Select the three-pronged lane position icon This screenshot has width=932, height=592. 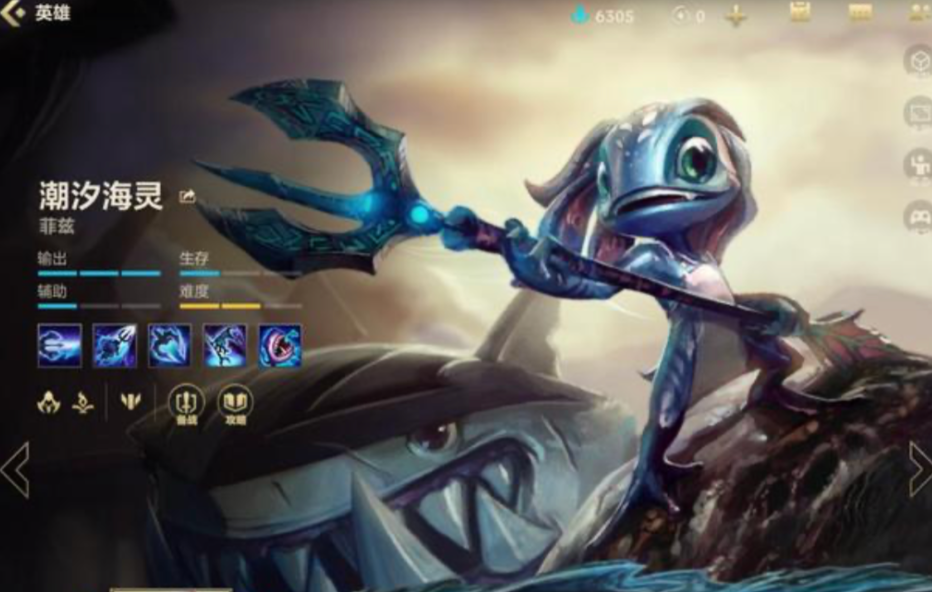point(131,402)
